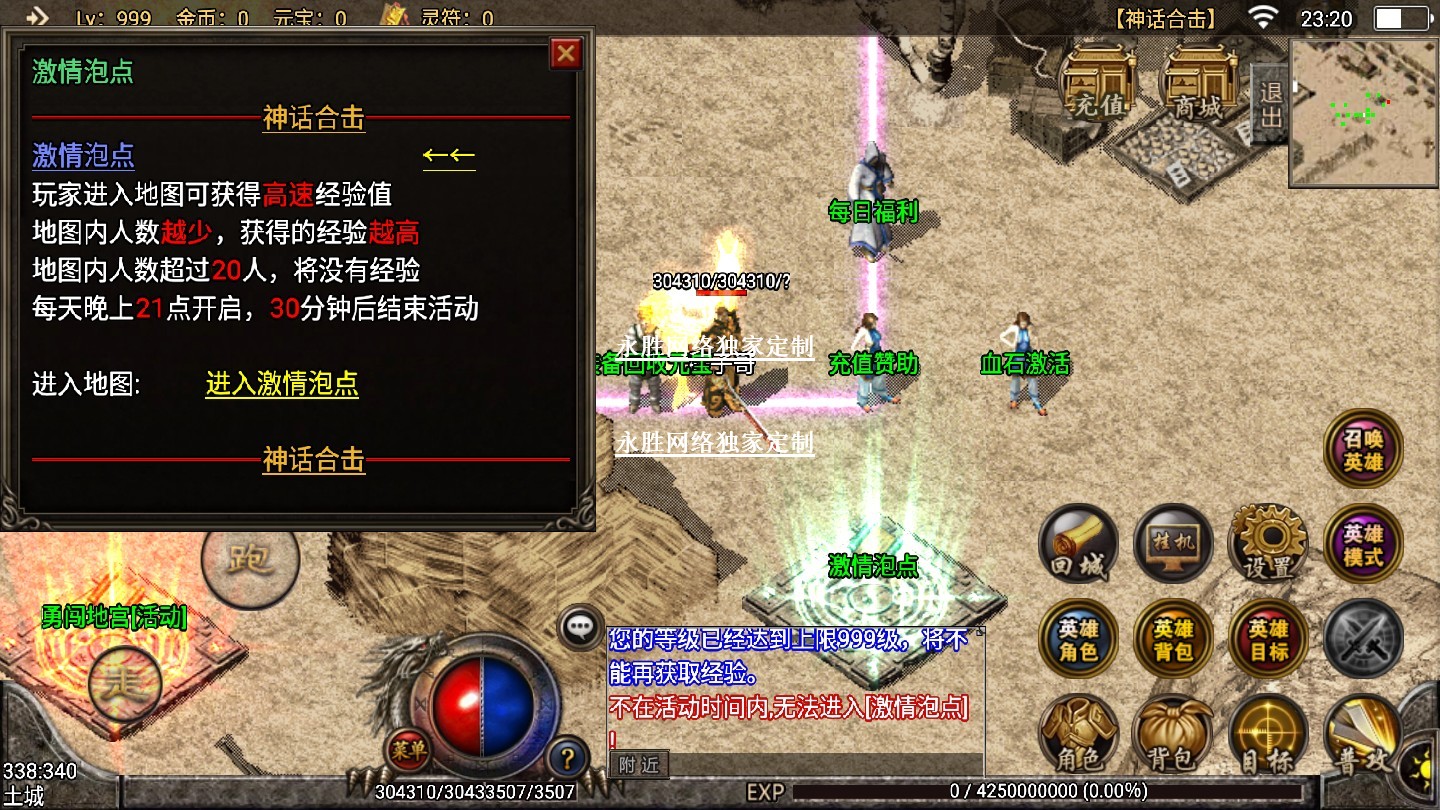Open the chat speech bubble

580,627
